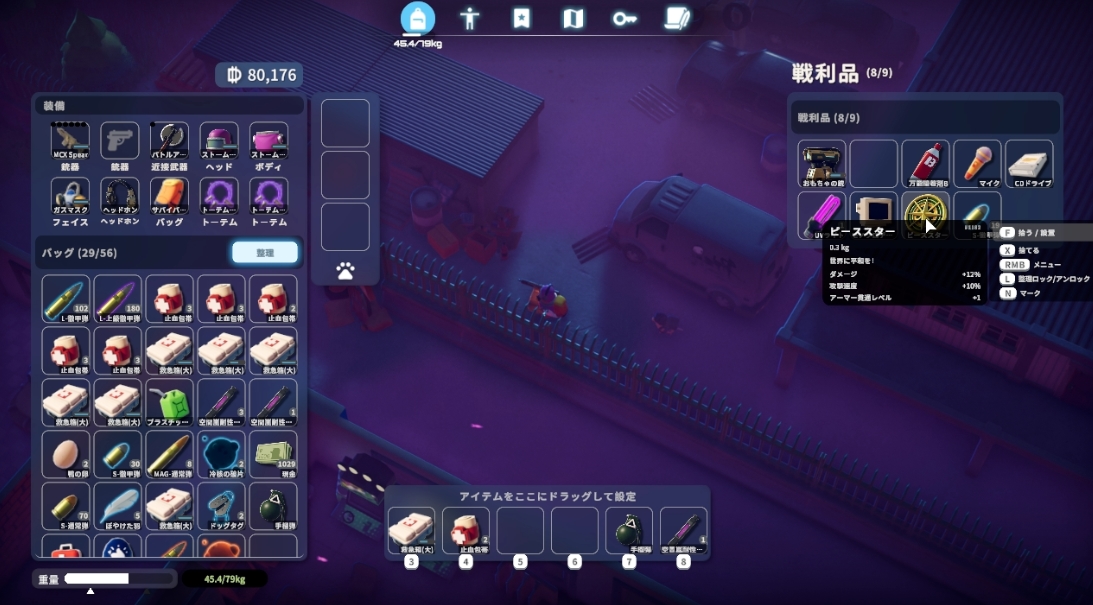The width and height of the screenshot is (1093, 605).
Task: Select the 現金 cash stack in the bag
Action: [x=273, y=455]
